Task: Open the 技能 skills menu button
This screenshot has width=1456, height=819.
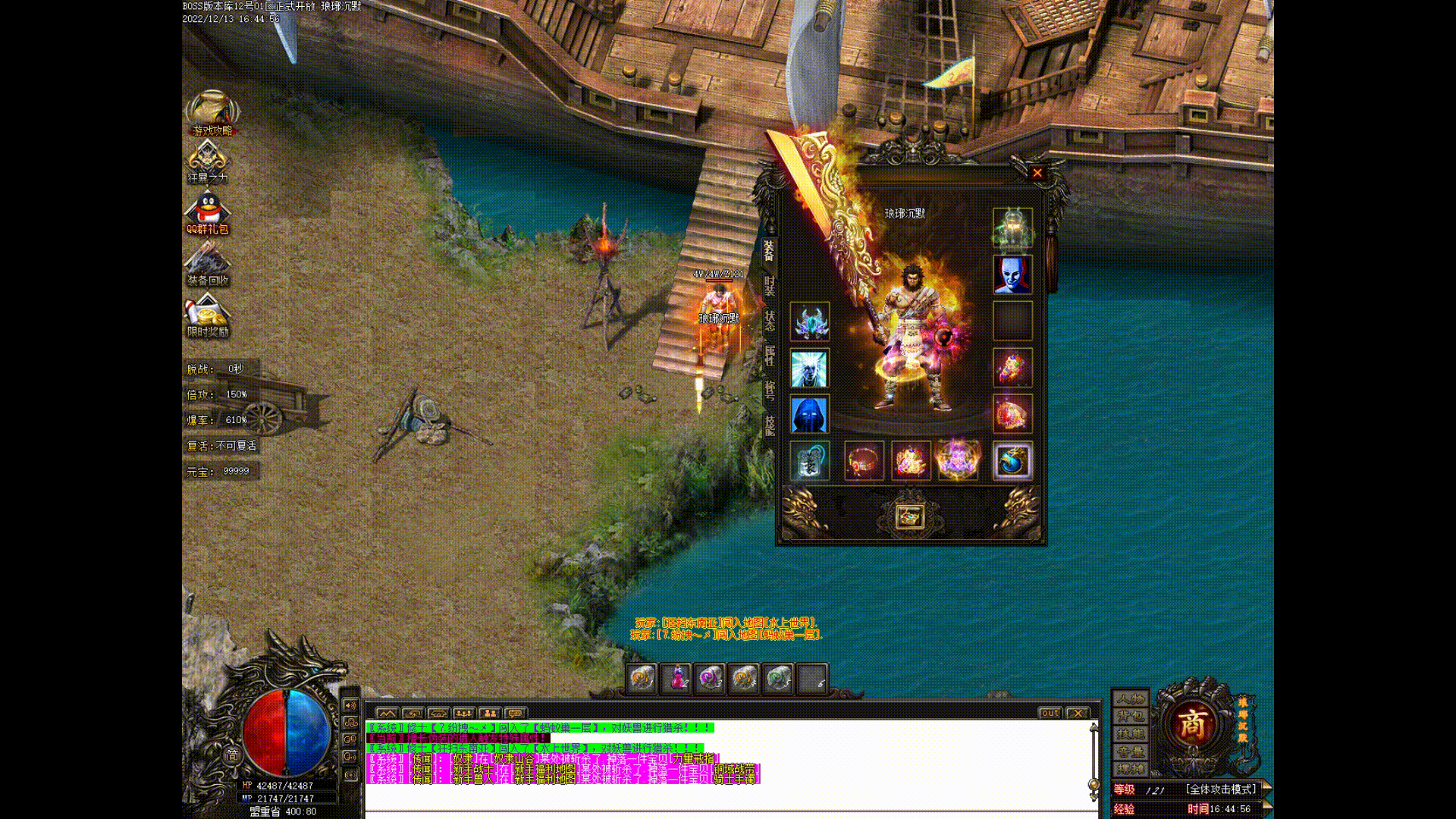Action: click(x=1130, y=734)
